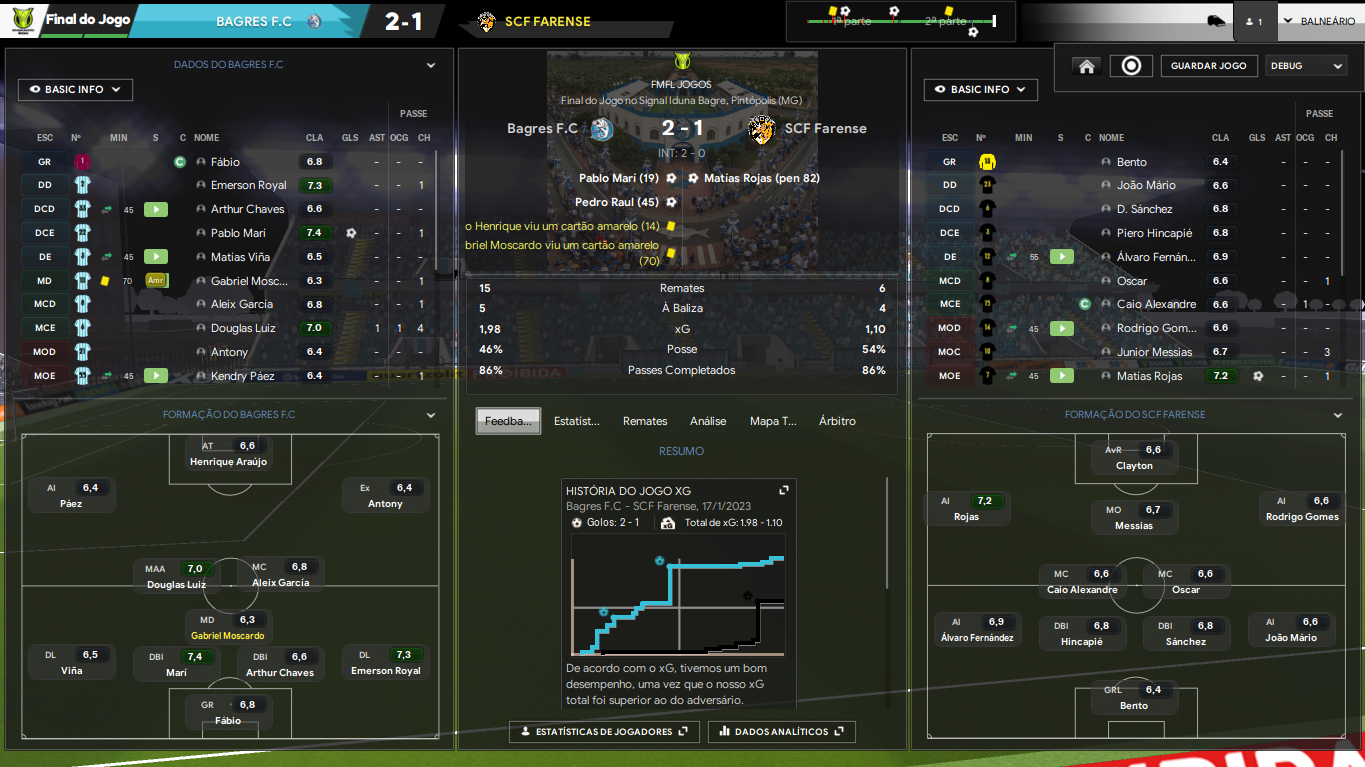
Task: Click the Guardar Jogo button
Action: click(x=1208, y=66)
